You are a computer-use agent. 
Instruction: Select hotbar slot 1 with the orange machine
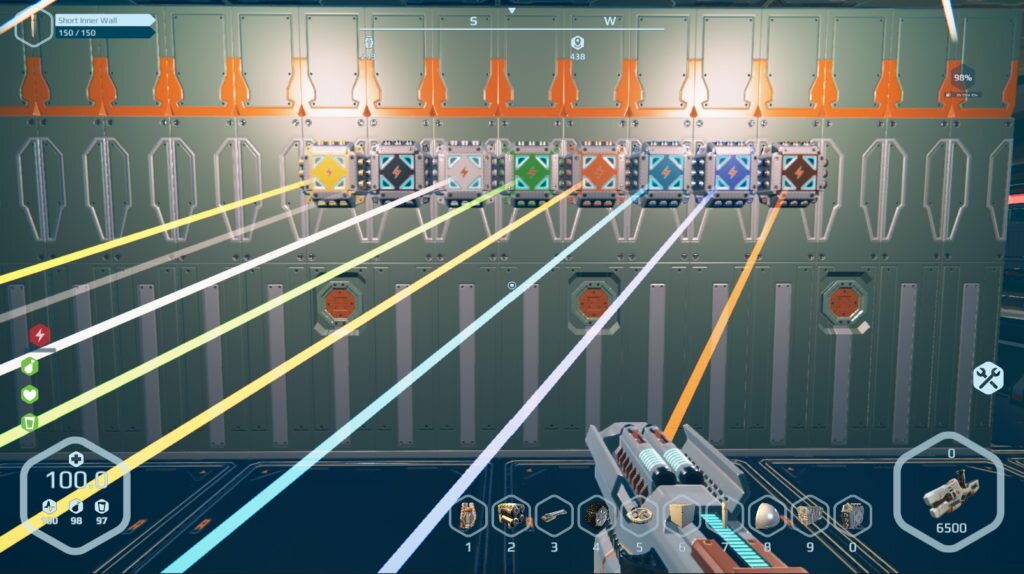tap(467, 516)
